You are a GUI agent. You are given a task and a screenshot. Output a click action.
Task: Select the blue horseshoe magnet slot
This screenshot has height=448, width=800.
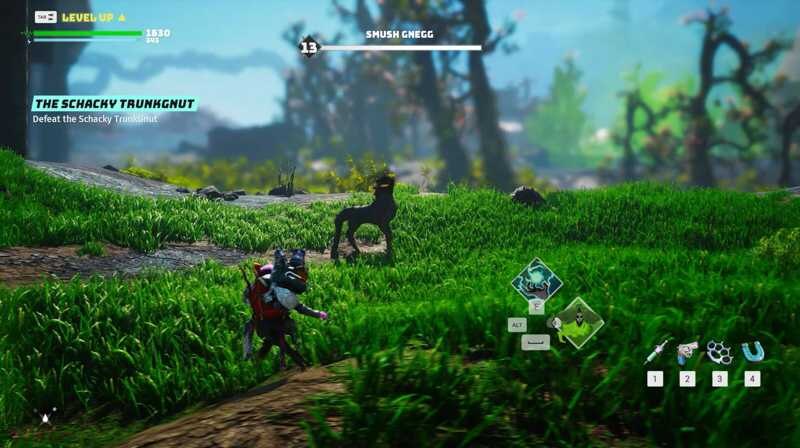pos(751,351)
